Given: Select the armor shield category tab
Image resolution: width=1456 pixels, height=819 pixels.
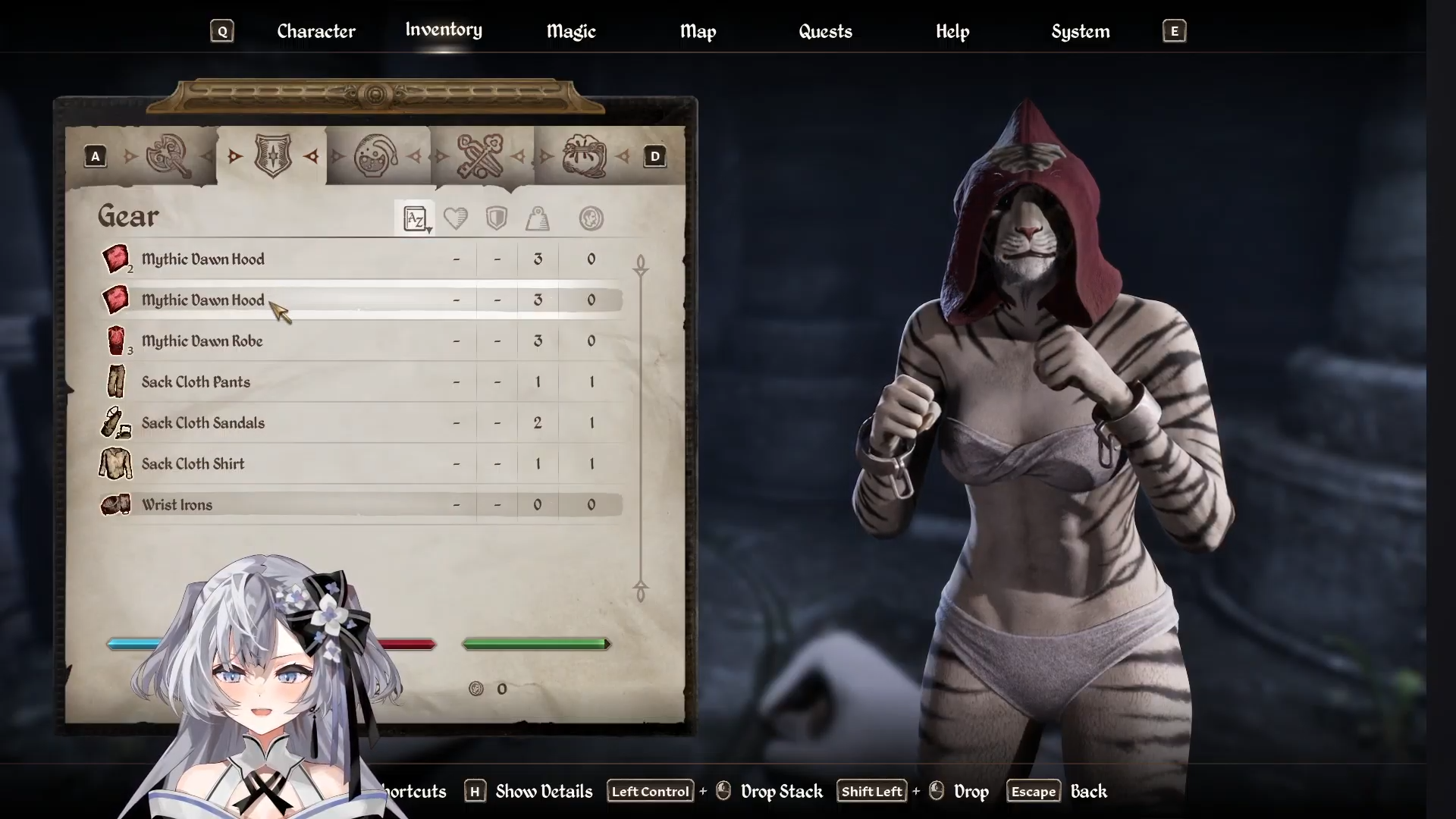Looking at the screenshot, I should [x=273, y=156].
